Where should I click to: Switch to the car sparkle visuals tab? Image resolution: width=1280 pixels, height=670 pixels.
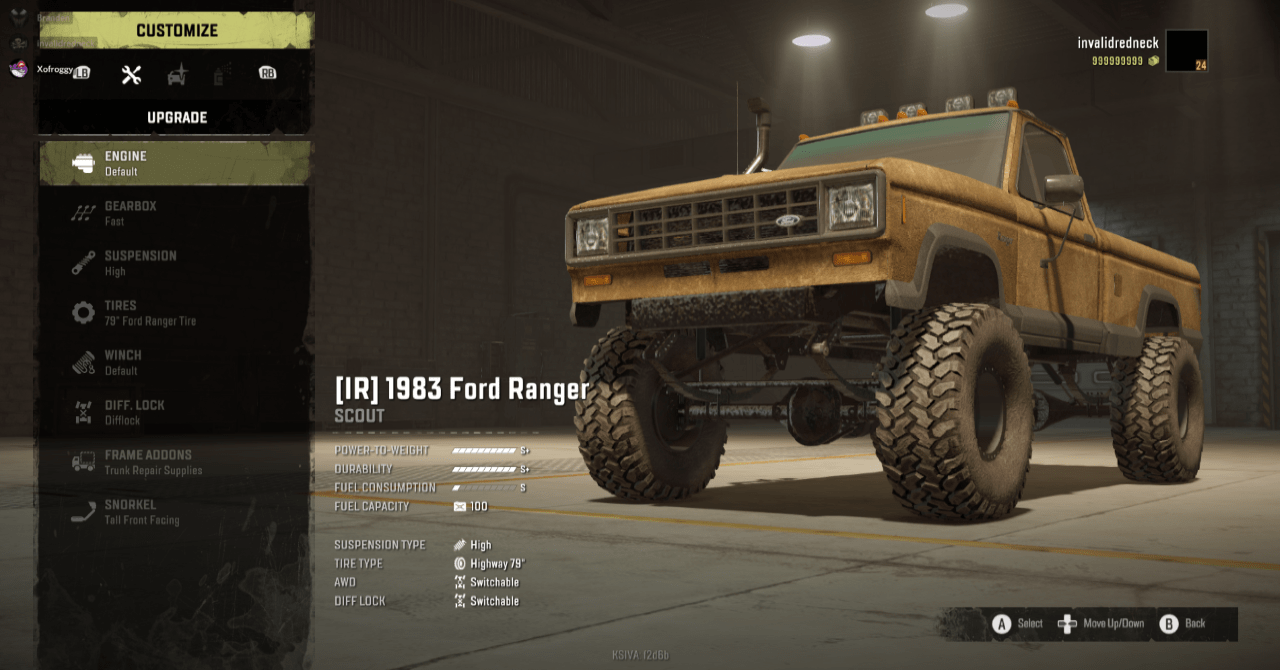pos(177,74)
